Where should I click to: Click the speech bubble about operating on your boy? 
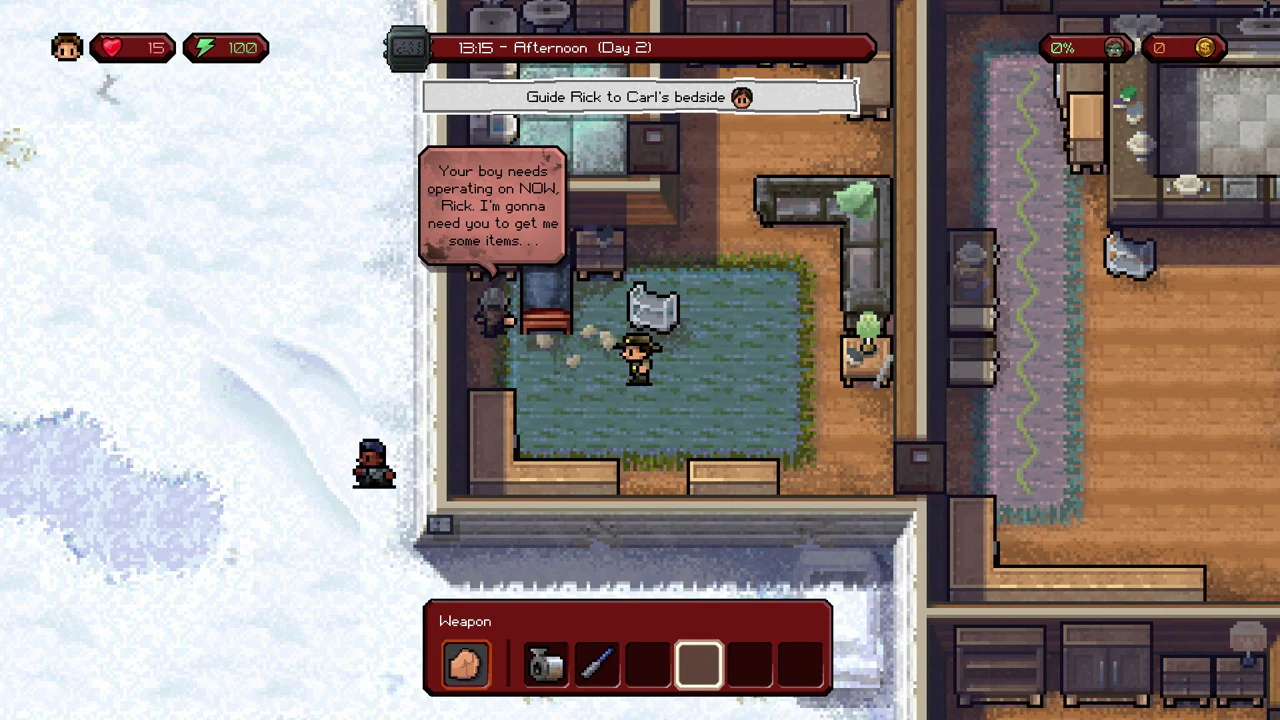(492, 205)
